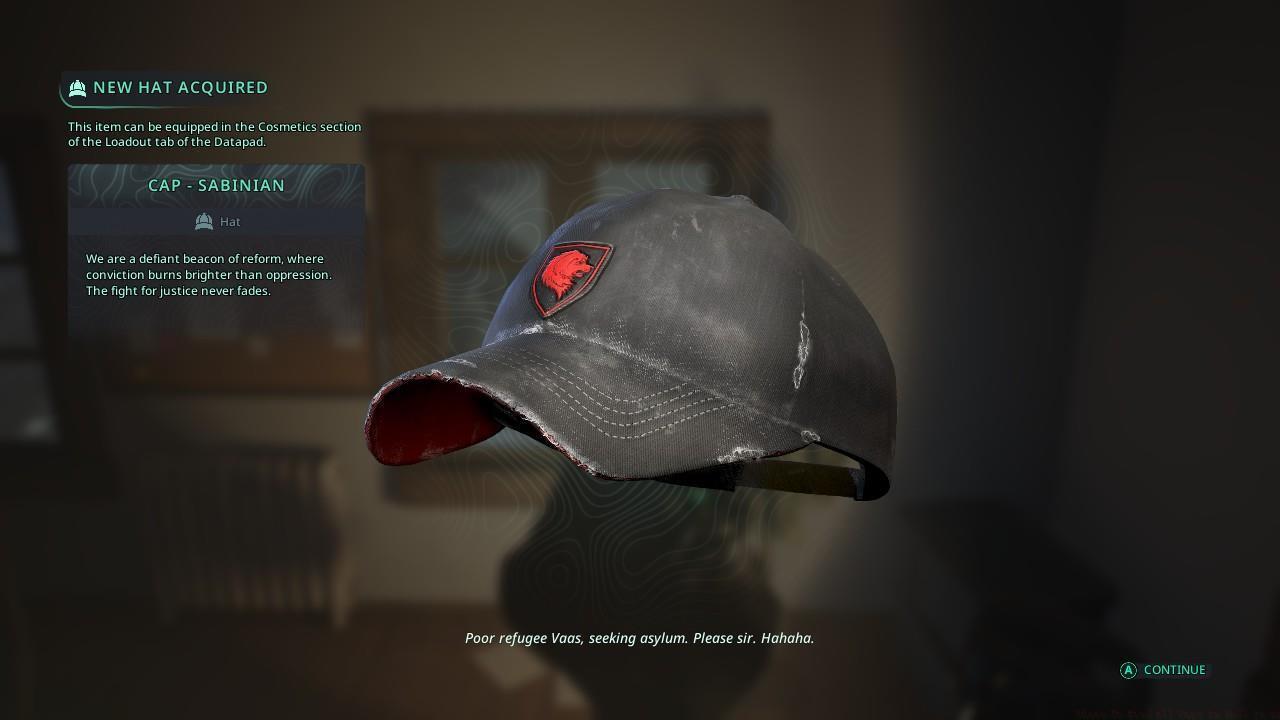Click the CAP - SABINIAN item info panel
Image resolution: width=1280 pixels, height=720 pixels.
[216, 240]
